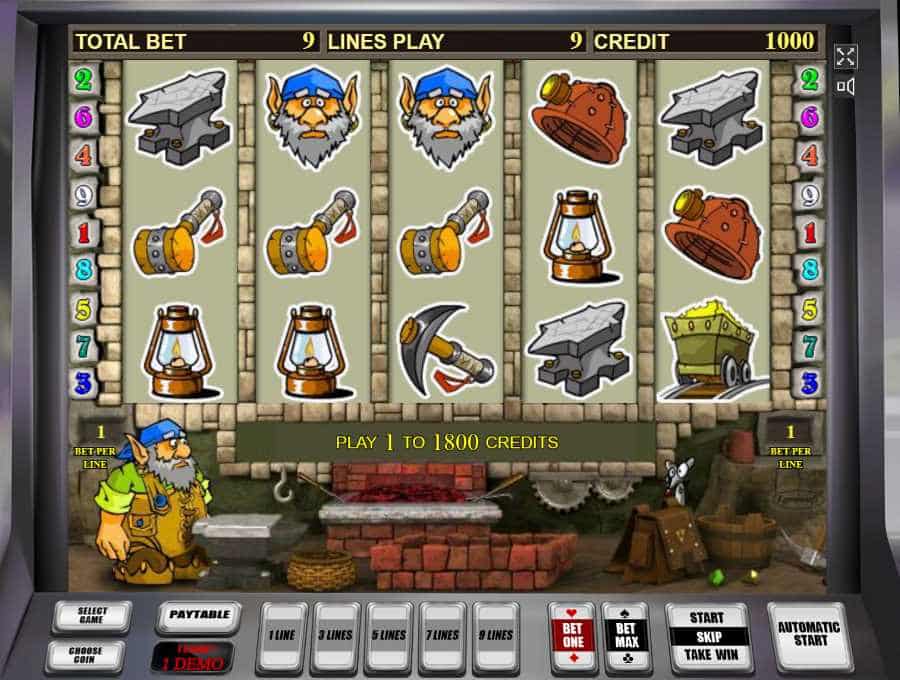Place the maximum bet with Bet Max
900x680 pixels.
pos(625,635)
